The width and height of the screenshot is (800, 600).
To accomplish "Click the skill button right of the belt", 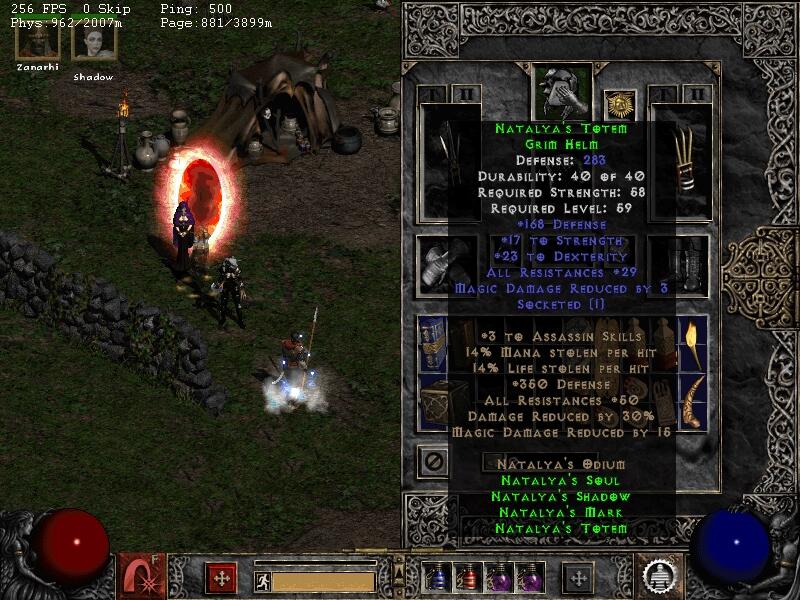I will click(x=577, y=578).
